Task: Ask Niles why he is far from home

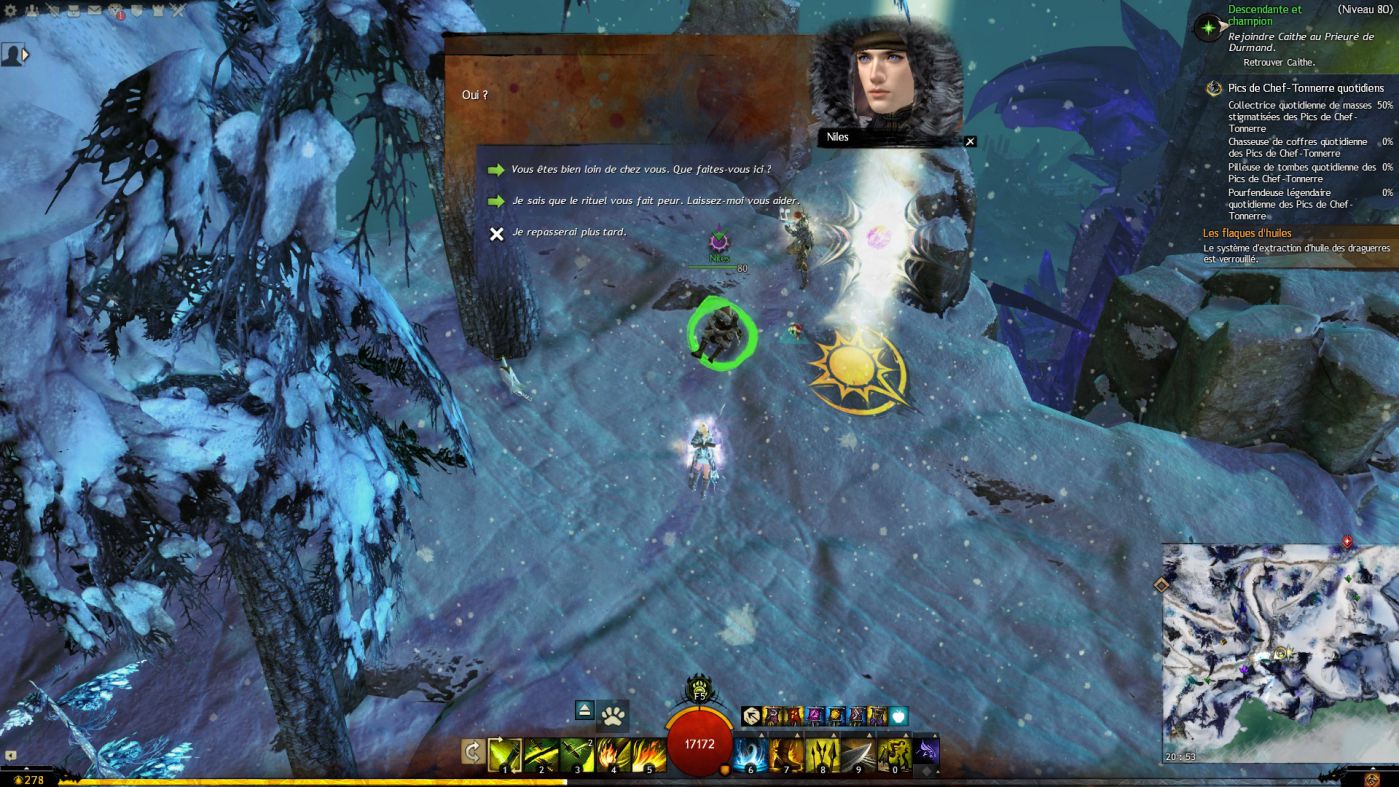Action: [x=640, y=170]
